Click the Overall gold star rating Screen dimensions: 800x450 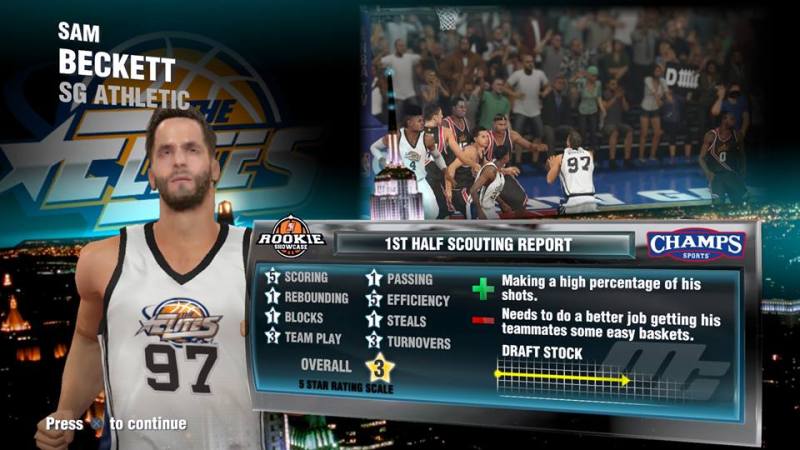click(x=380, y=367)
